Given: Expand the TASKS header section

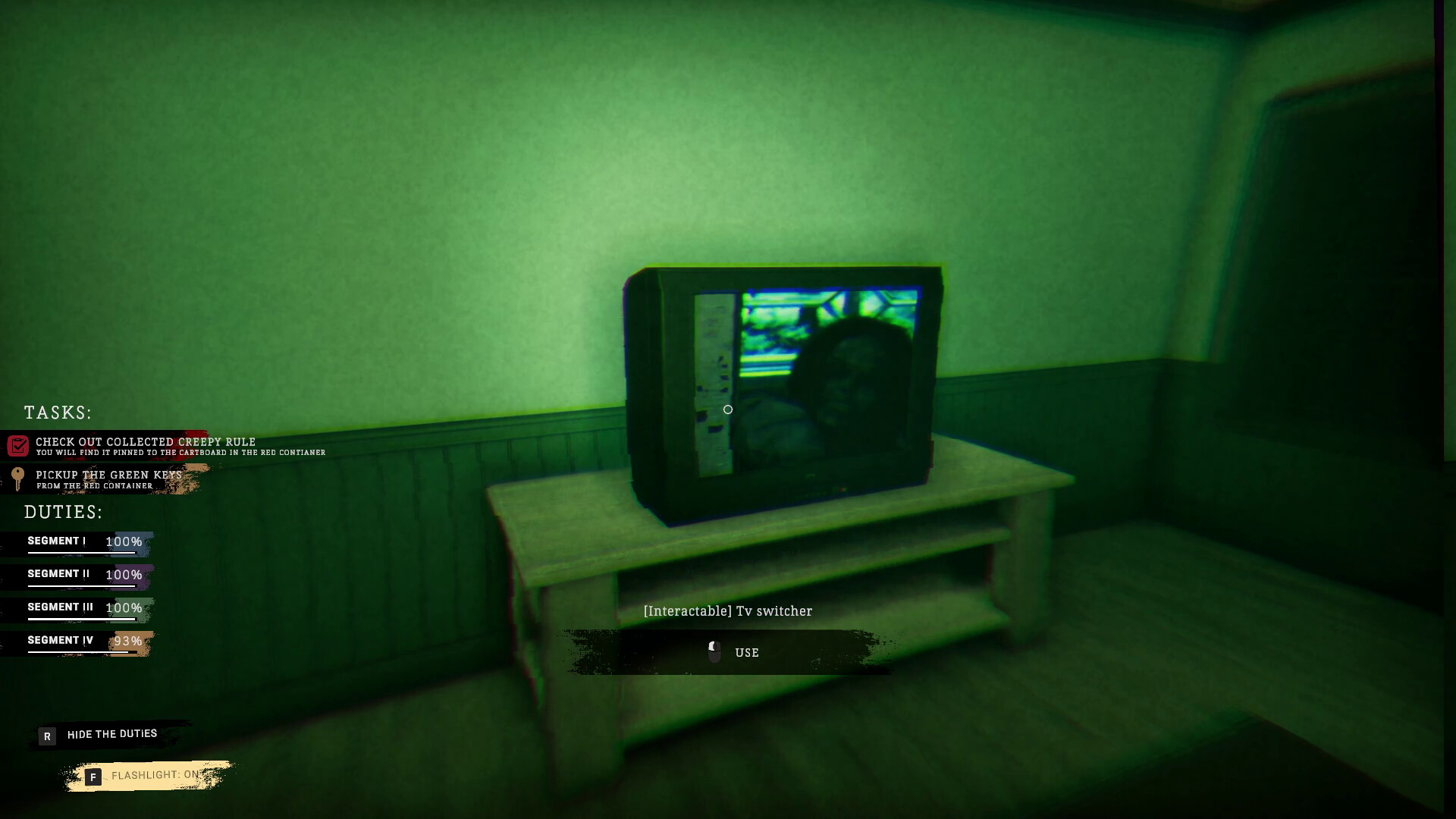Looking at the screenshot, I should tap(58, 413).
